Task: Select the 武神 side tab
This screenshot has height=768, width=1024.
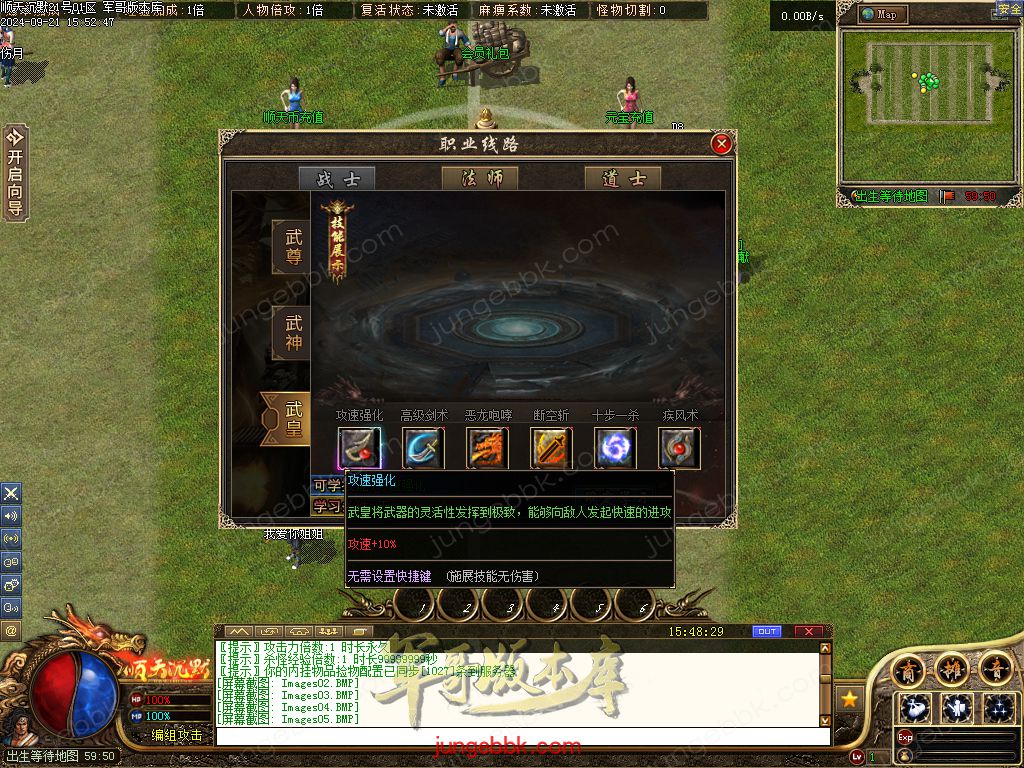Action: pos(292,333)
